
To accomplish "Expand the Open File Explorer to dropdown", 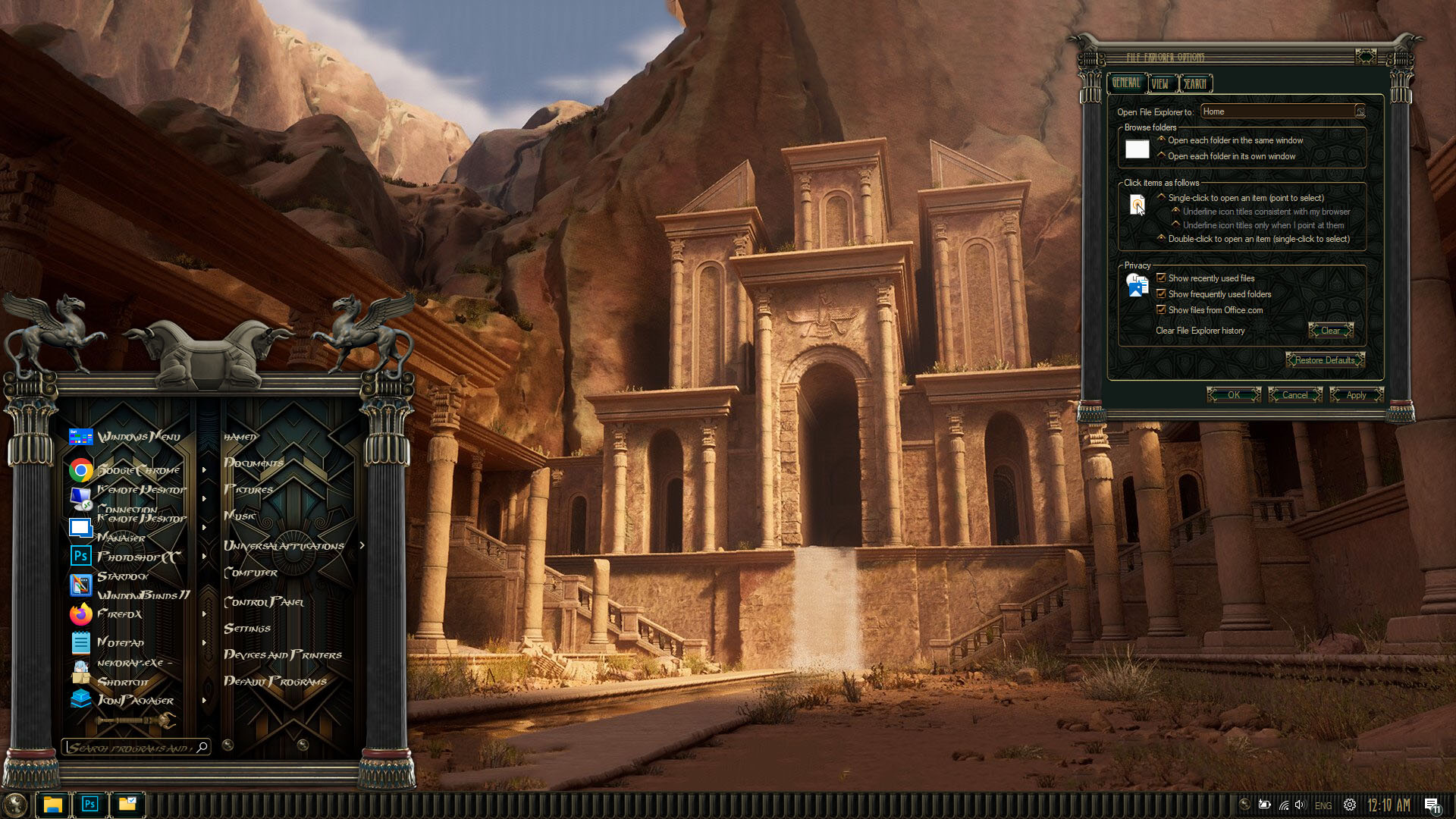I will click(1360, 112).
